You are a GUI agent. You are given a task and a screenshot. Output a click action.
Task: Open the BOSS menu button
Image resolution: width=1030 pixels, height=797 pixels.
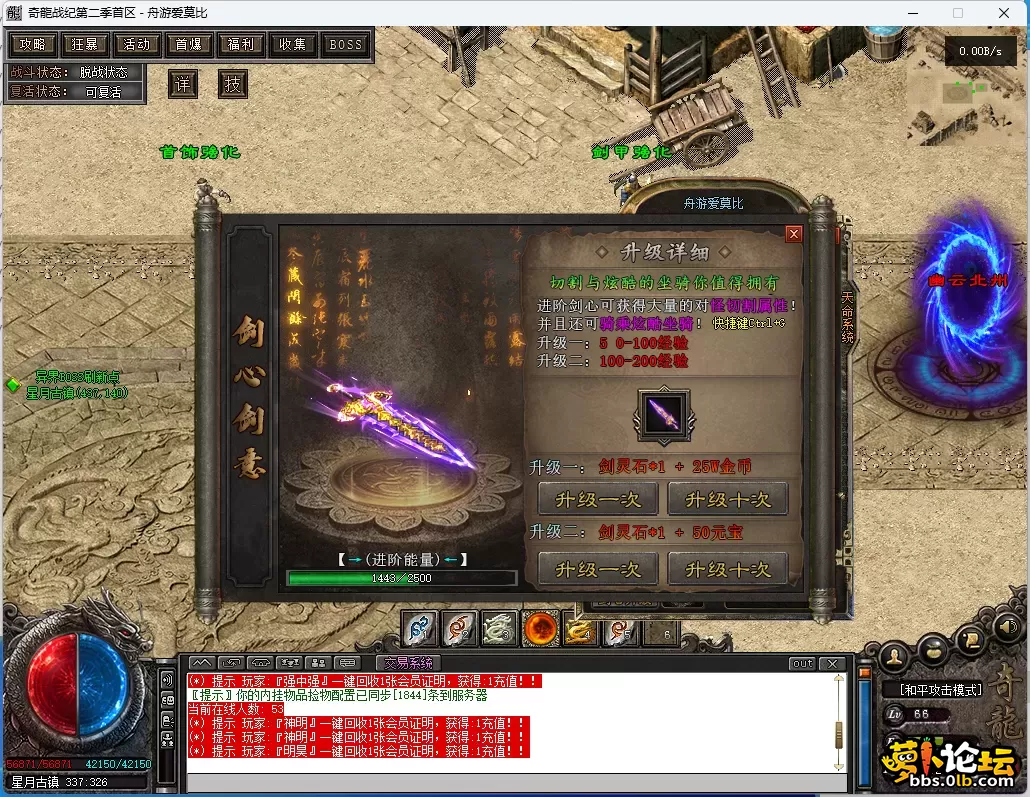click(346, 45)
